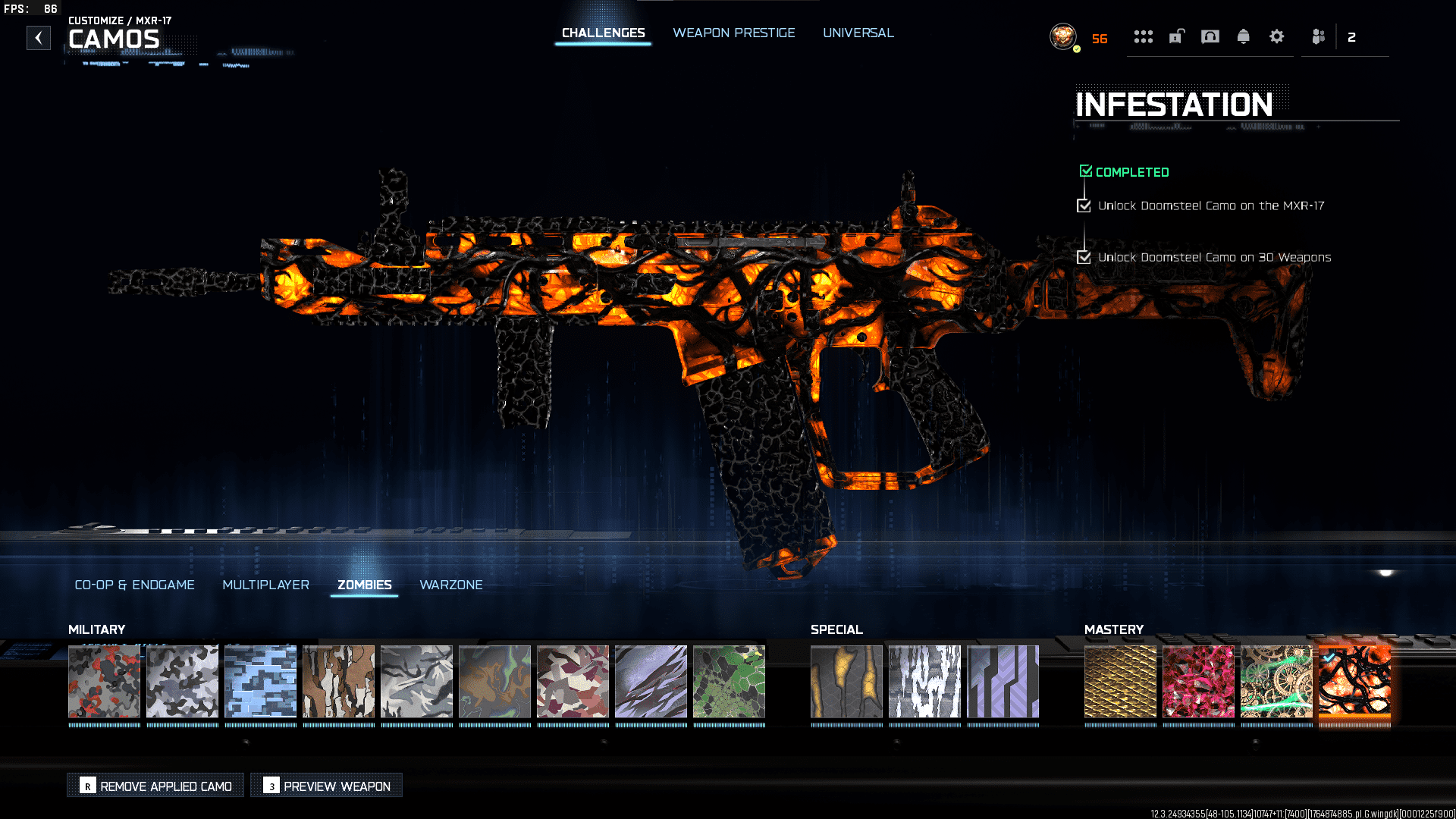Click the unlocks padlock icon
This screenshot has width=1456, height=819.
pos(1176,36)
